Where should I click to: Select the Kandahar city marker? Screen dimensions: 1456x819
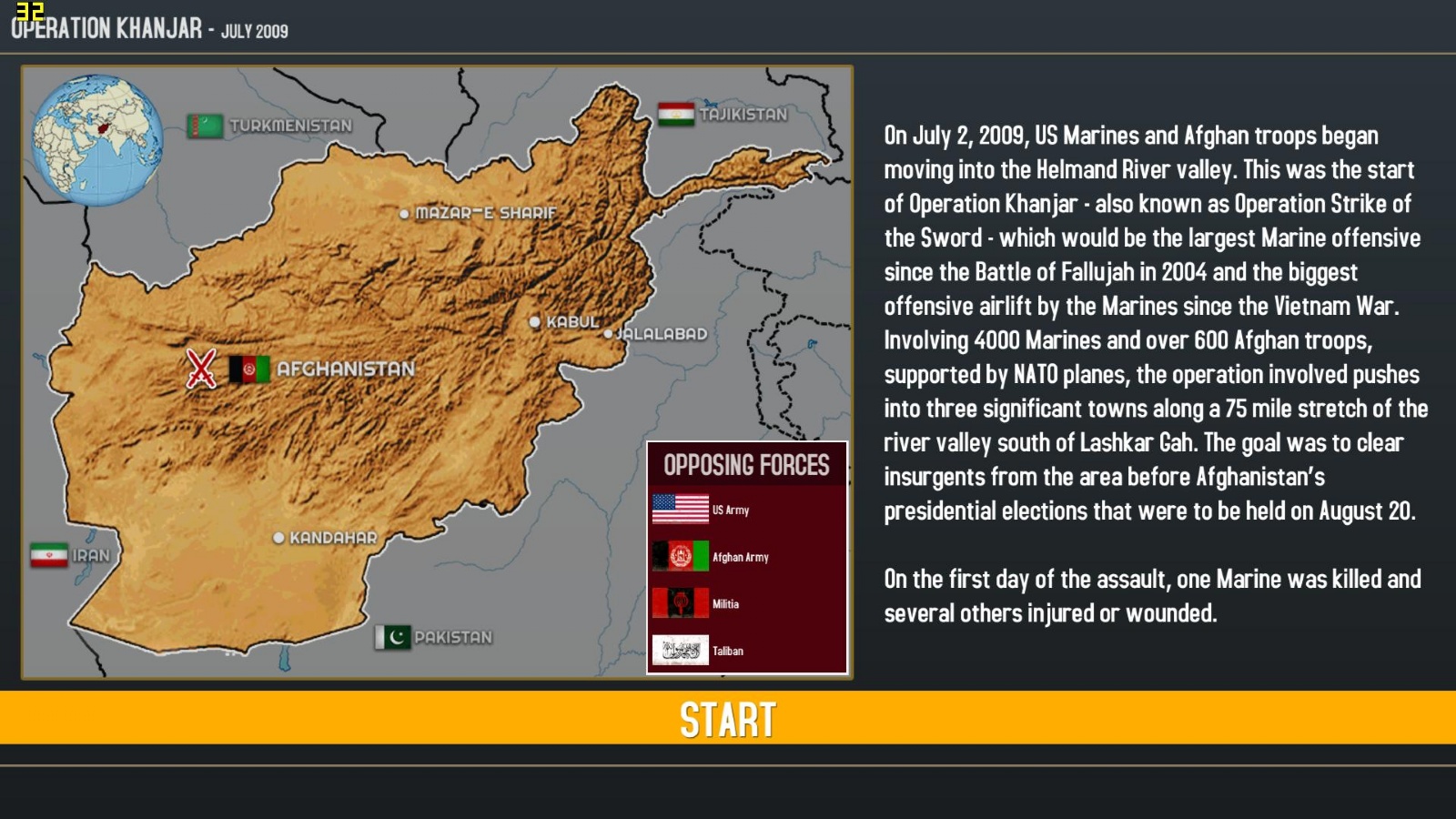281,536
